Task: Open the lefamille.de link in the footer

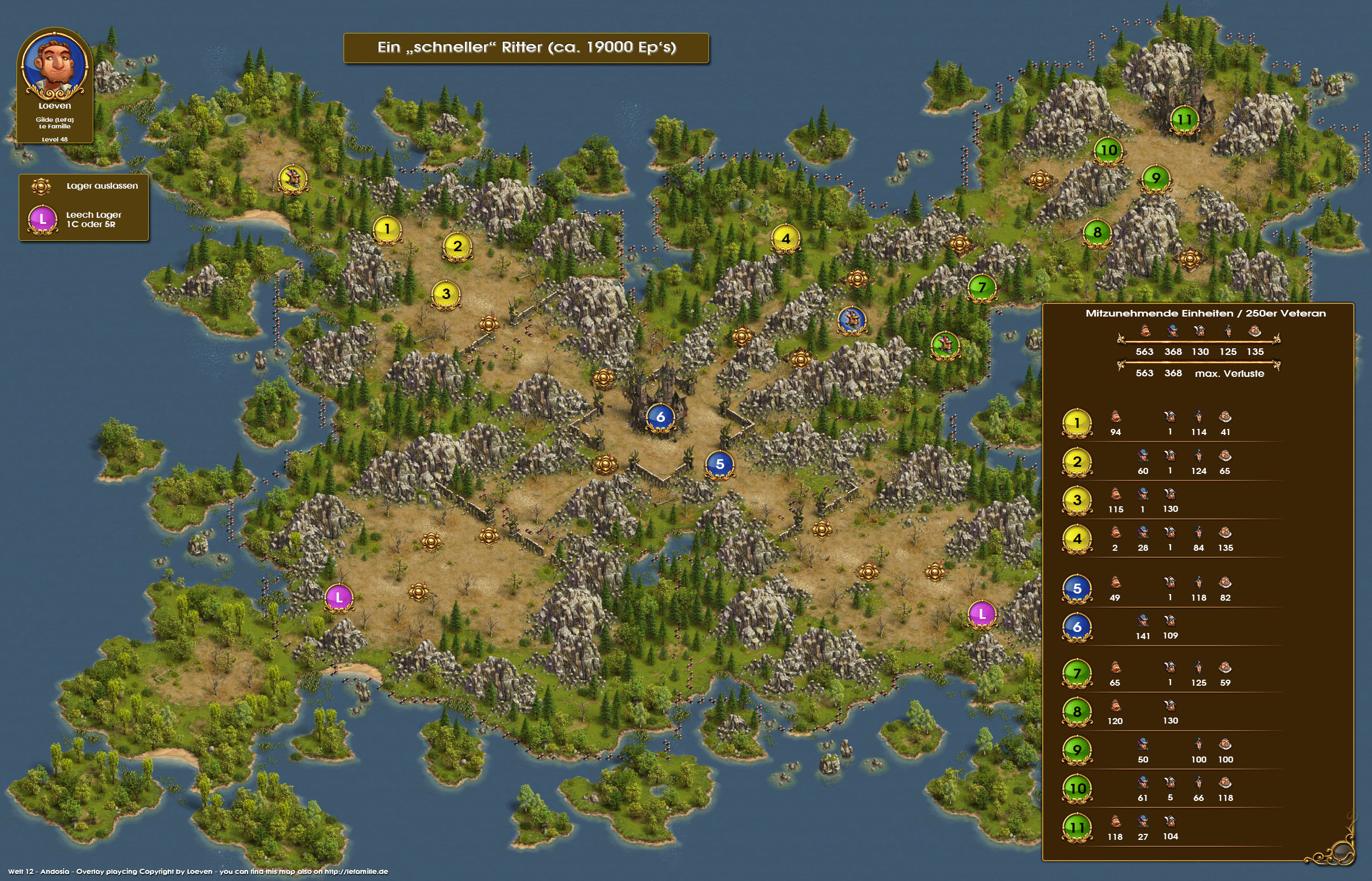Action: pos(356,872)
